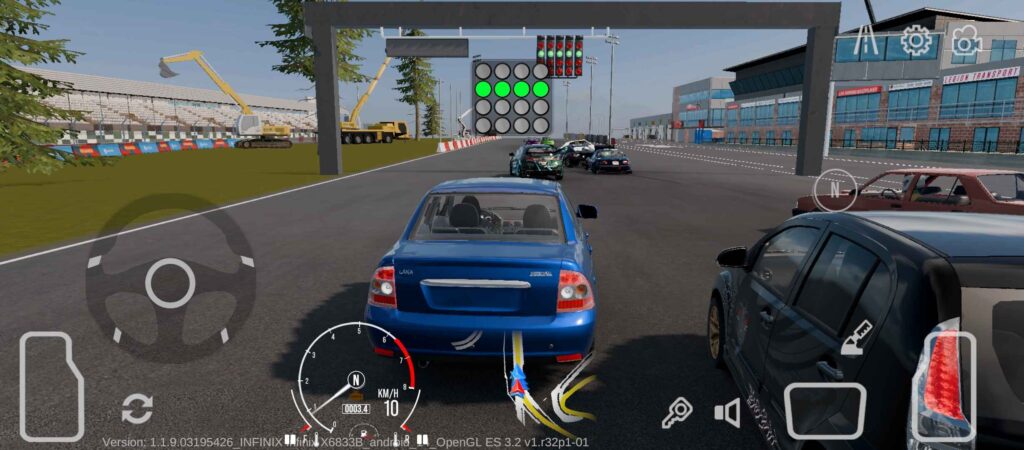Engage the handbrake lever icon
This screenshot has height=450, width=1024.
tap(856, 338)
